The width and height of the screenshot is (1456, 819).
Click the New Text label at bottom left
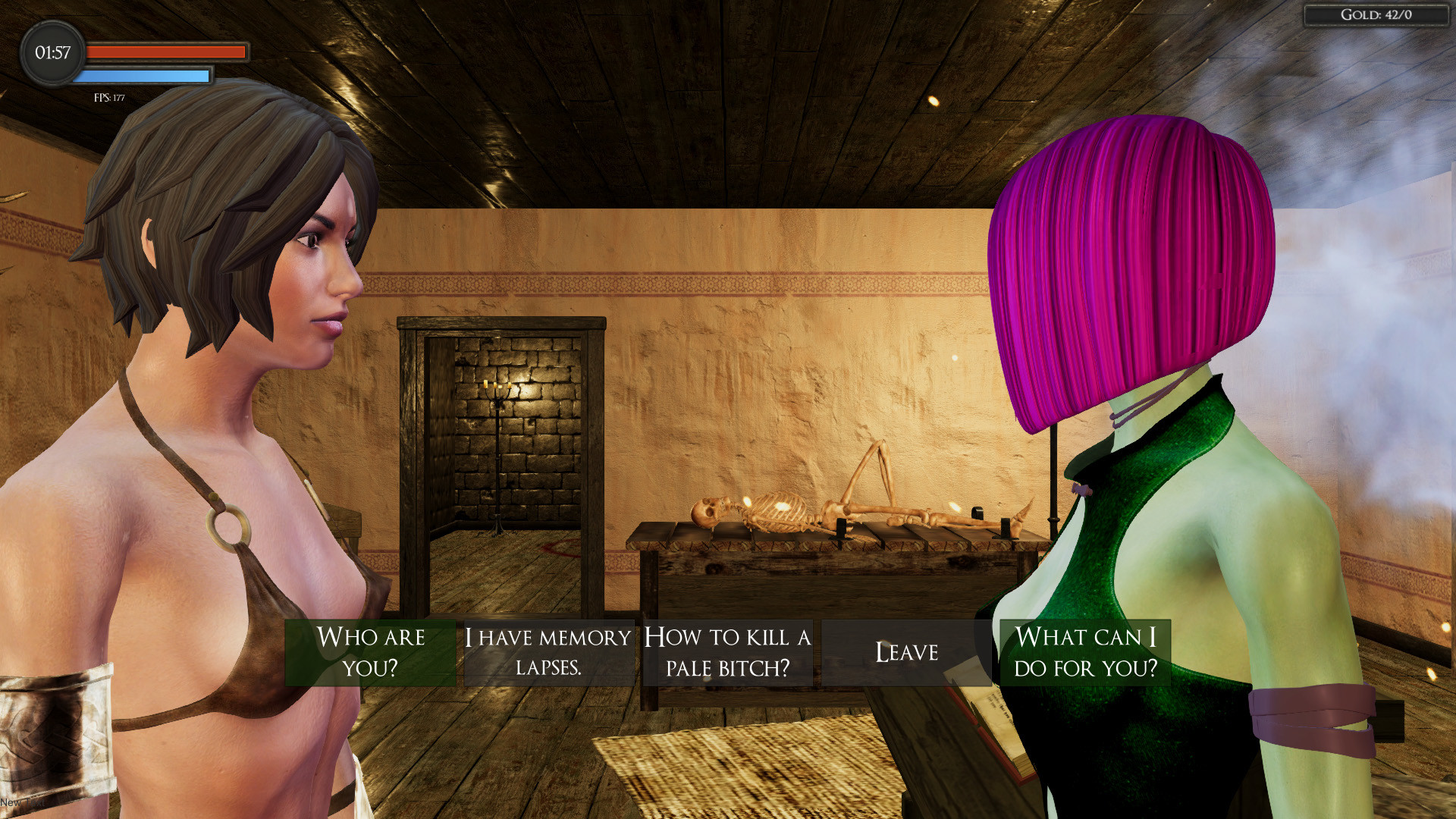coord(23,802)
